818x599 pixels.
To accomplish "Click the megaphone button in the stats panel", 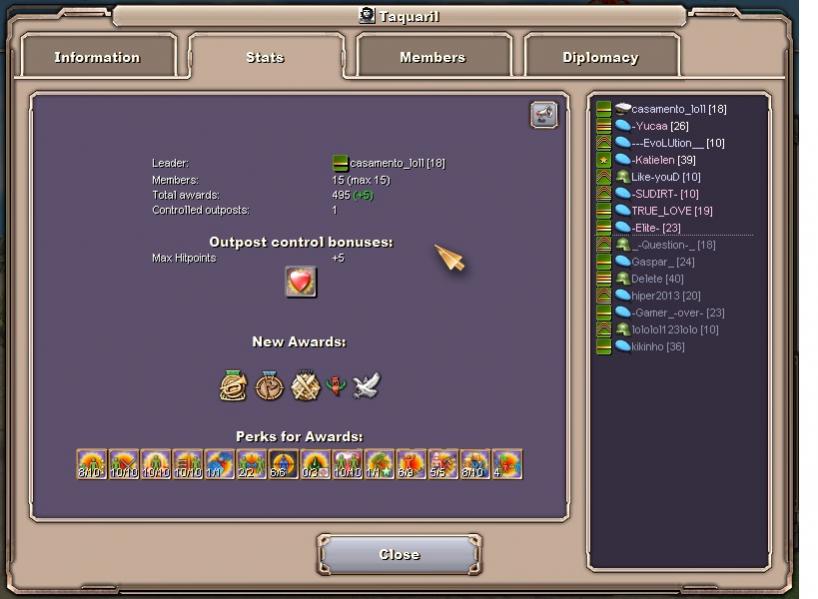I will point(543,115).
